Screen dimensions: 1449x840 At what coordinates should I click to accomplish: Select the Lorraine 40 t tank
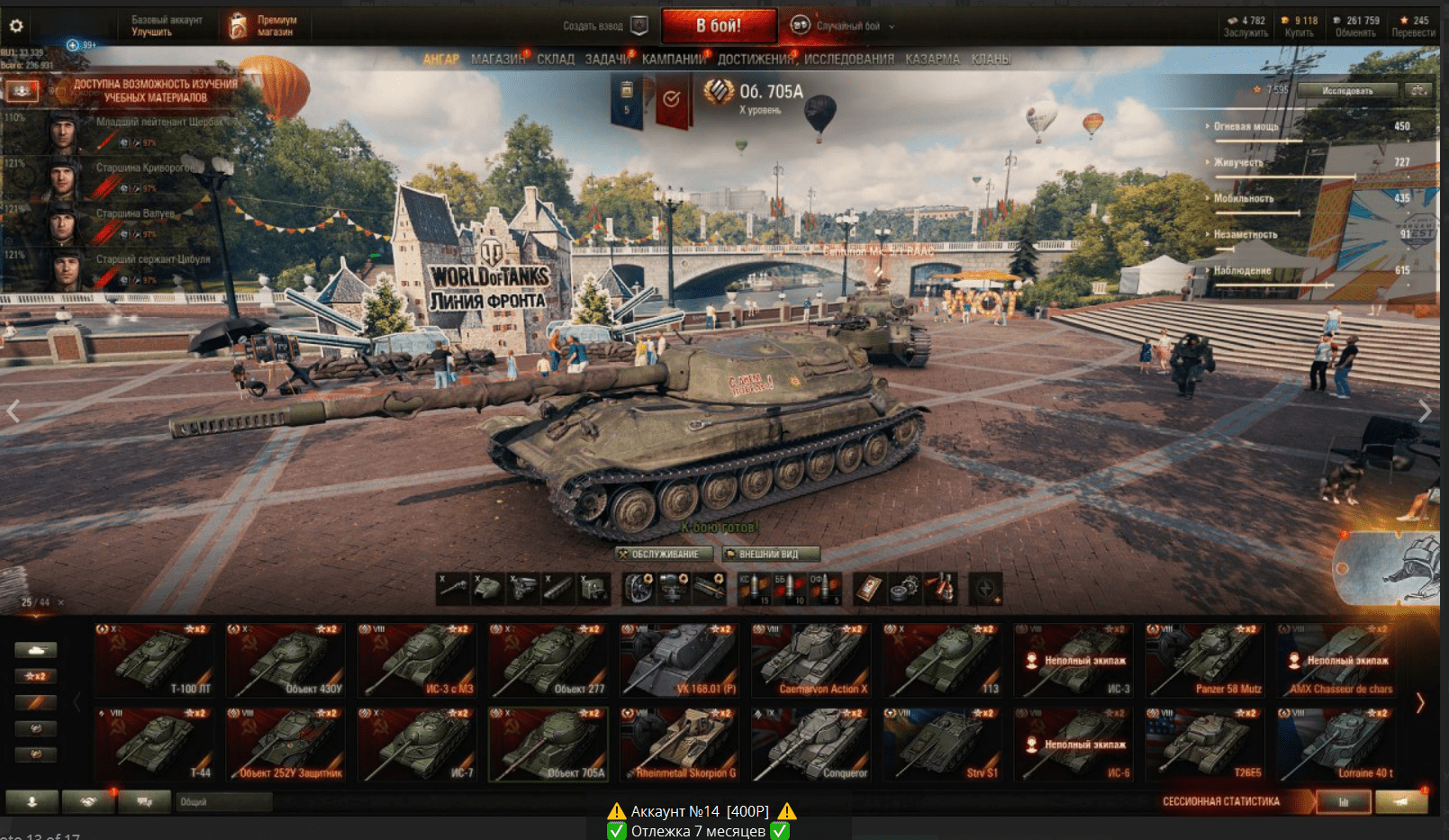[x=1336, y=745]
